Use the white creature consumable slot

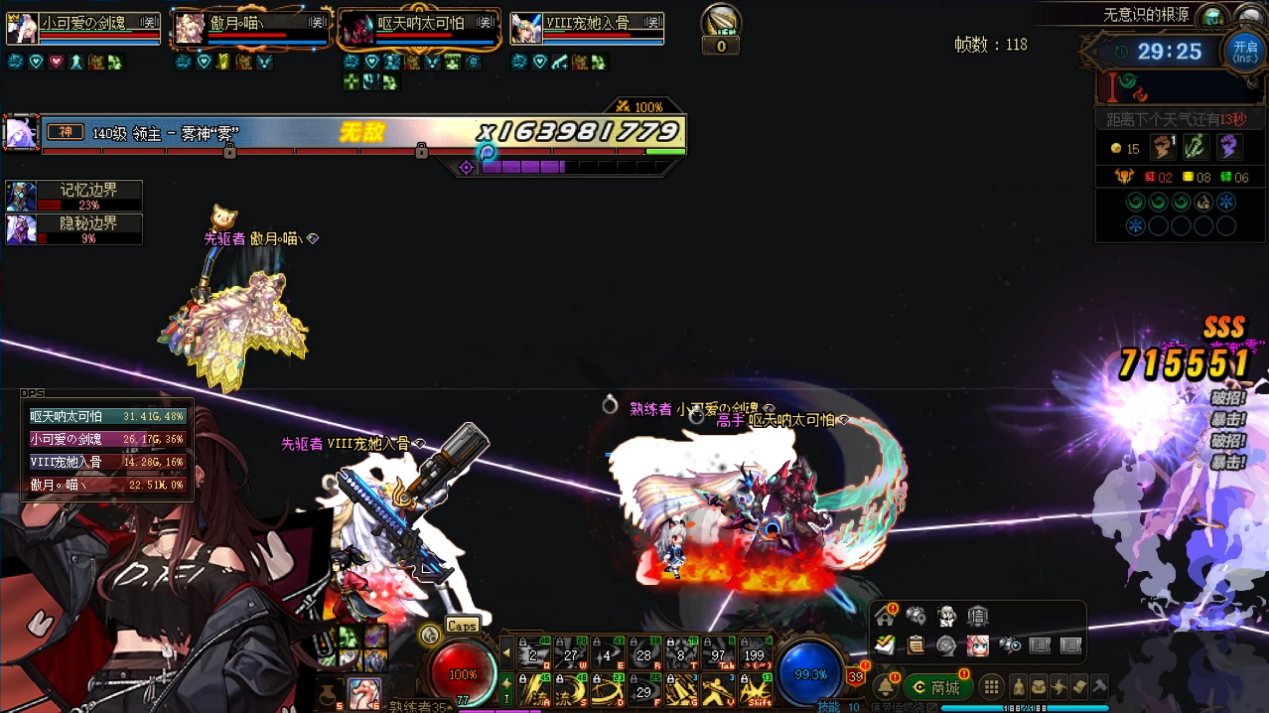[364, 692]
